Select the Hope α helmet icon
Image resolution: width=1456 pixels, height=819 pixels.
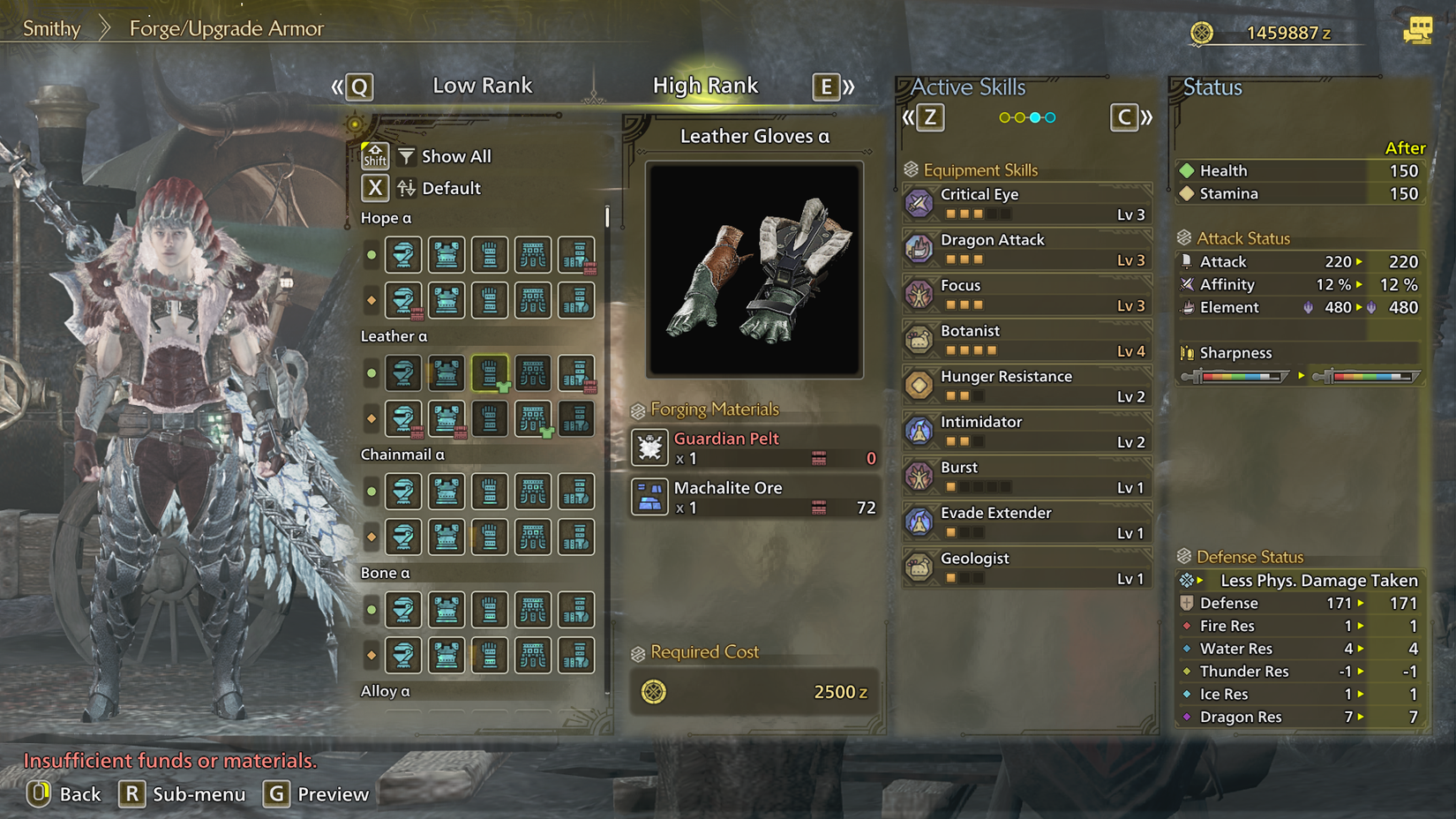[403, 255]
